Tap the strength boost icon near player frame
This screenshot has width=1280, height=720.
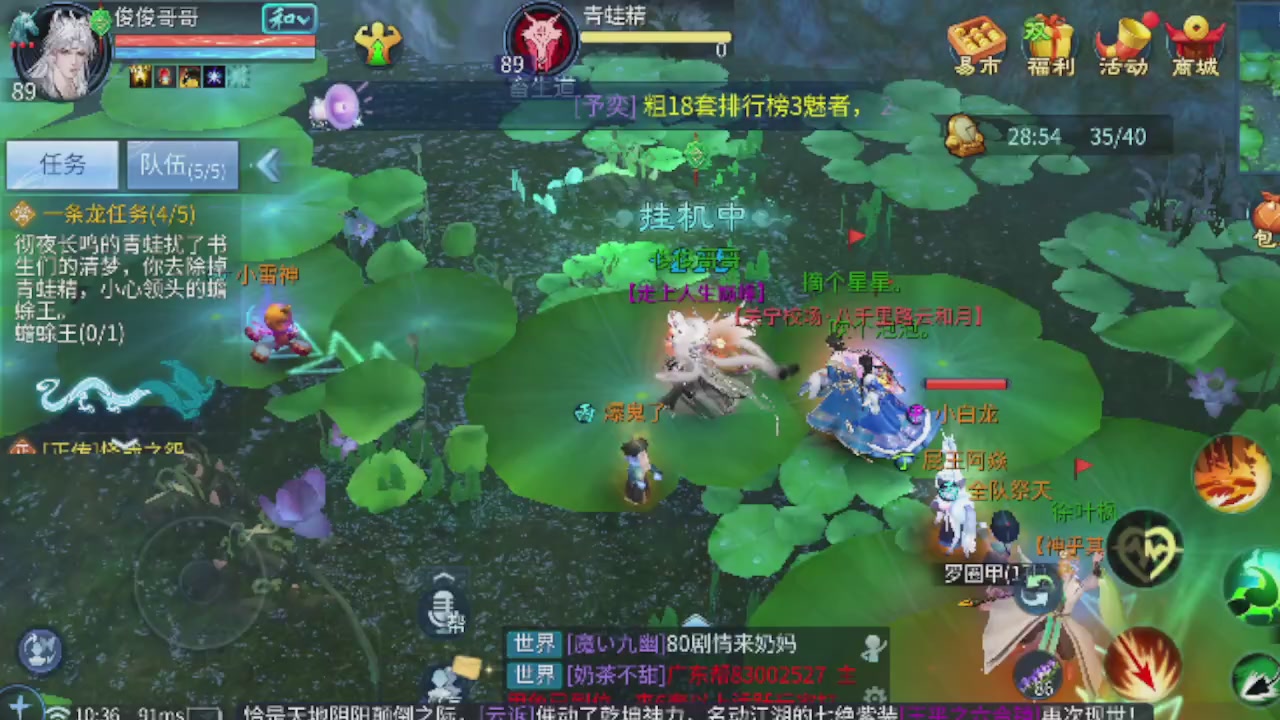point(378,45)
